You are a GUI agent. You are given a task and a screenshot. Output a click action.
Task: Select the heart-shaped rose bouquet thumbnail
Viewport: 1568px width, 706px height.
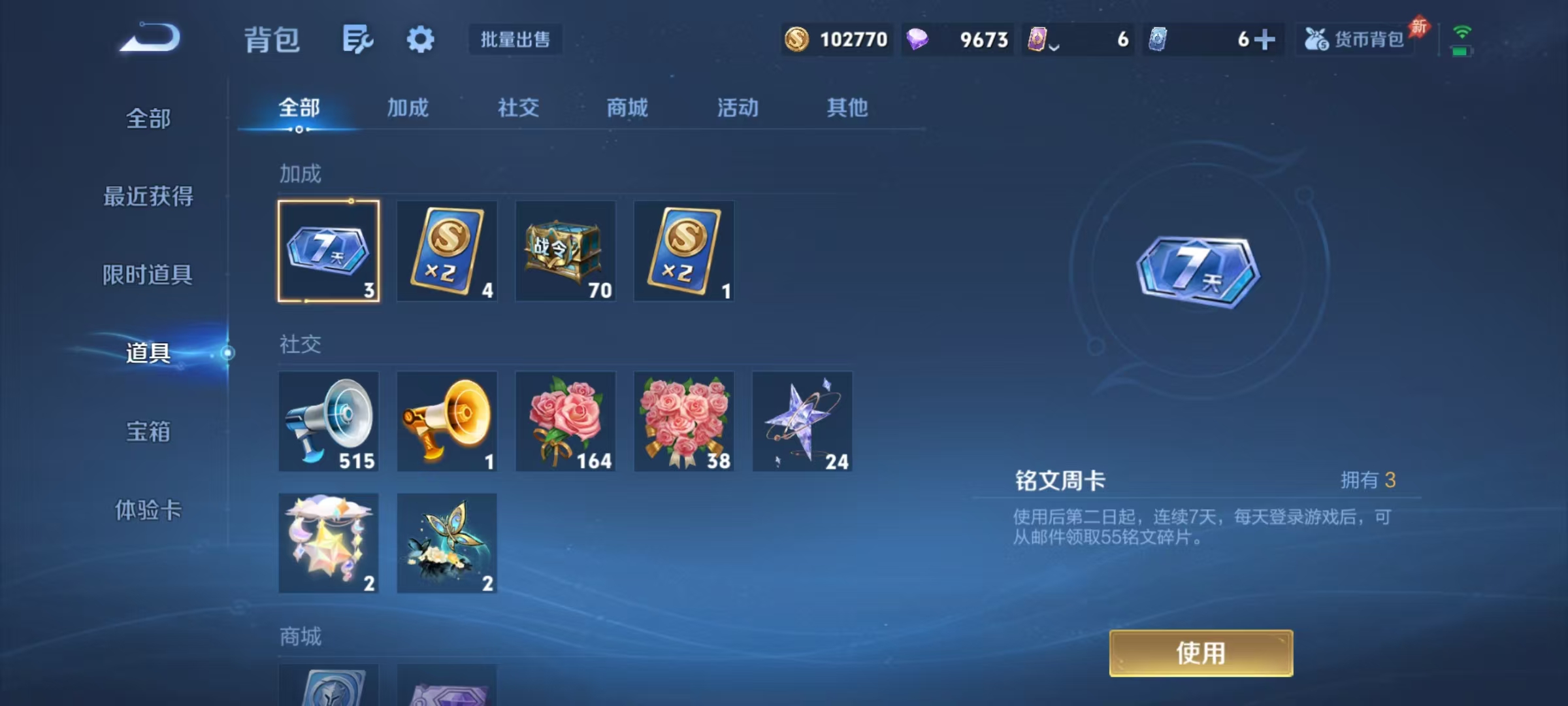click(683, 421)
